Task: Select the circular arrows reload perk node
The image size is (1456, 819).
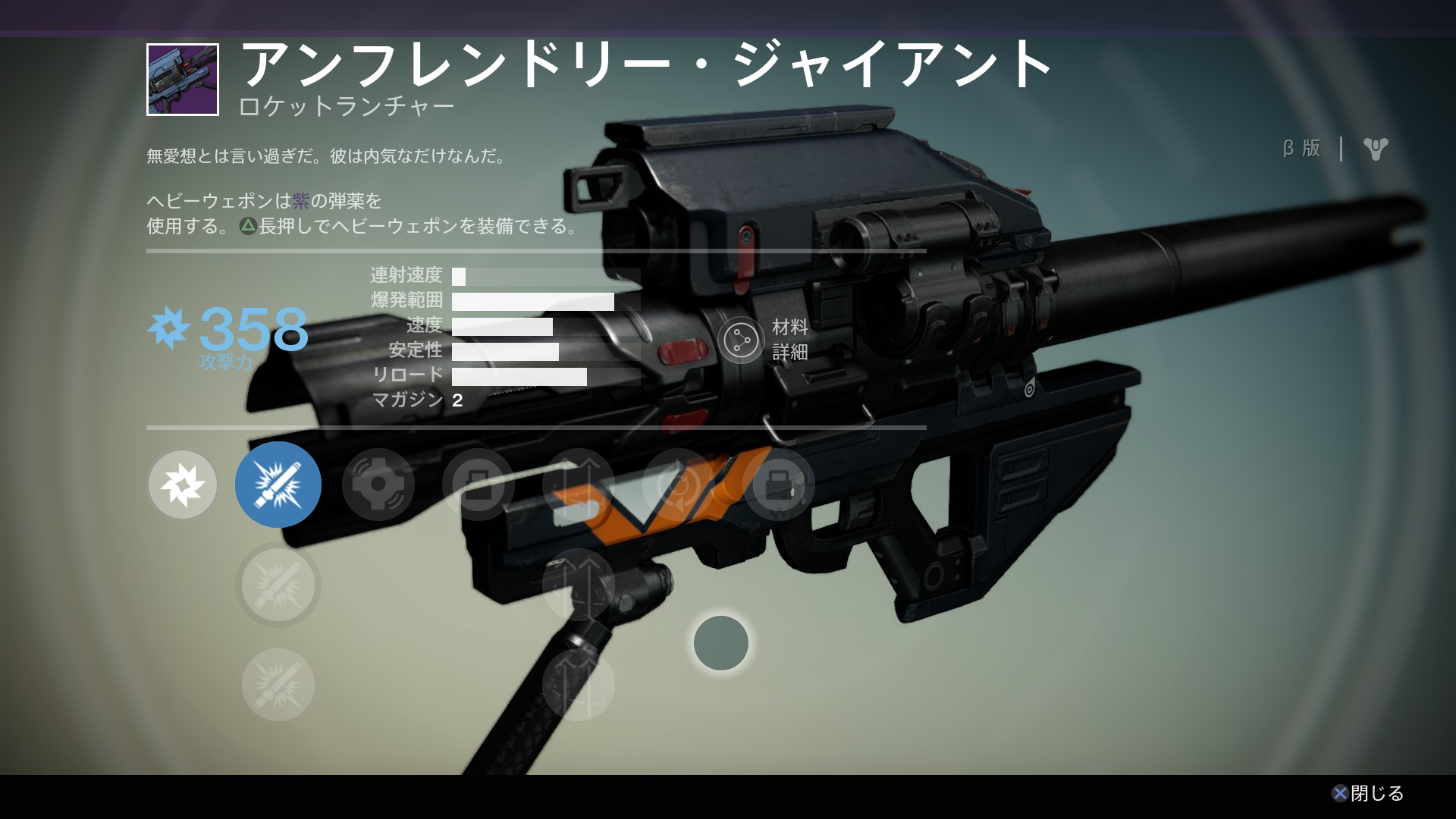Action: [678, 485]
